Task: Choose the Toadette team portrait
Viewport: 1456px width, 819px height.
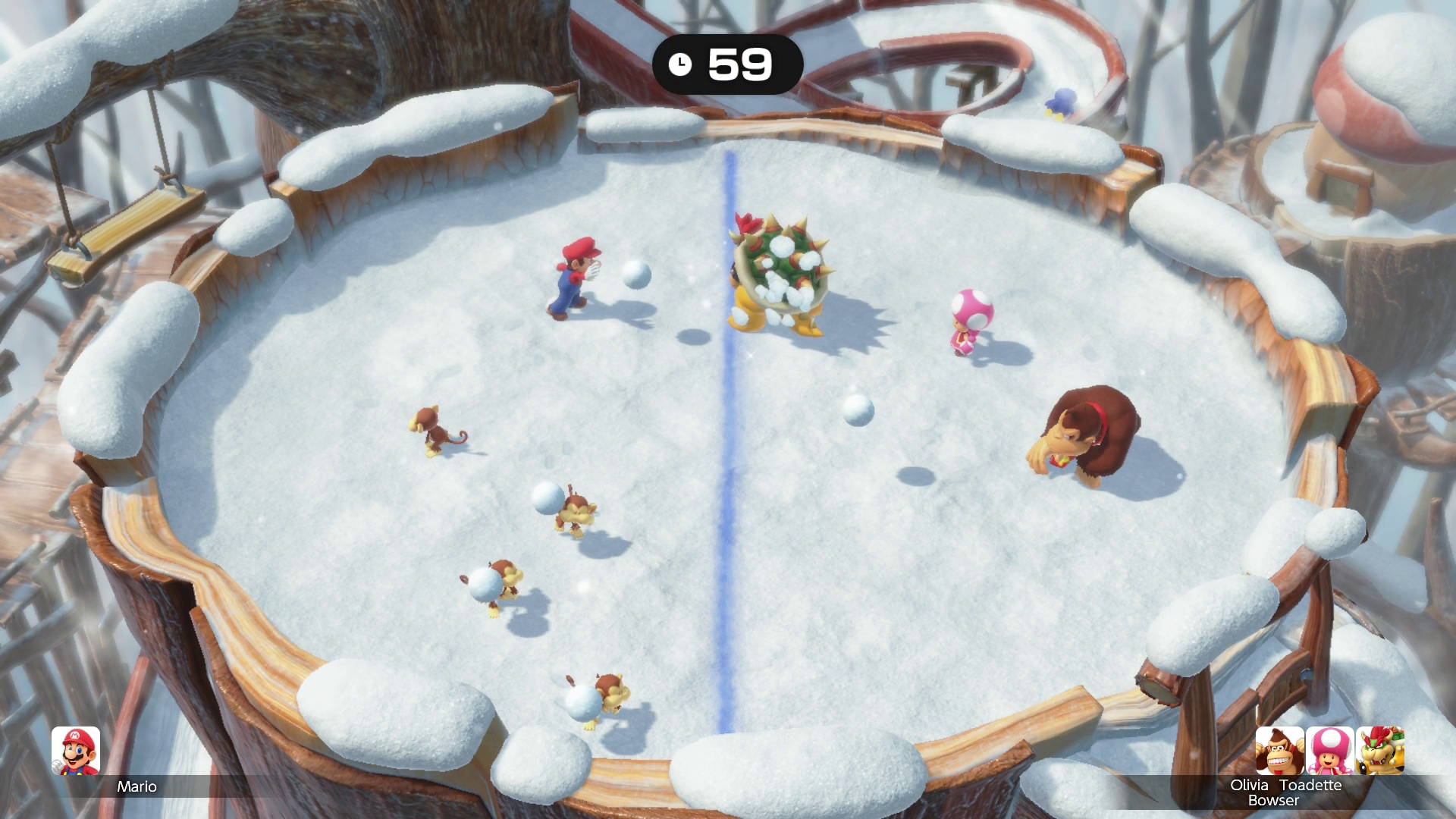Action: pos(1329,751)
